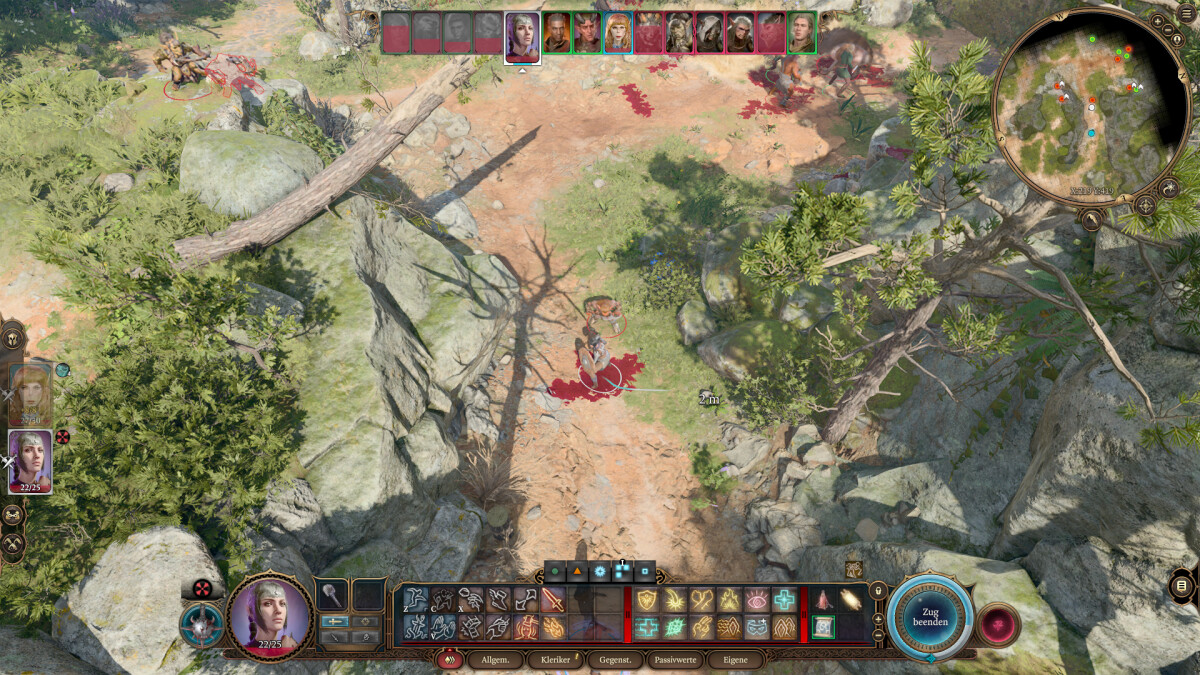Select the purple-hooded party member portrait
Image resolution: width=1200 pixels, height=675 pixels.
(30, 461)
